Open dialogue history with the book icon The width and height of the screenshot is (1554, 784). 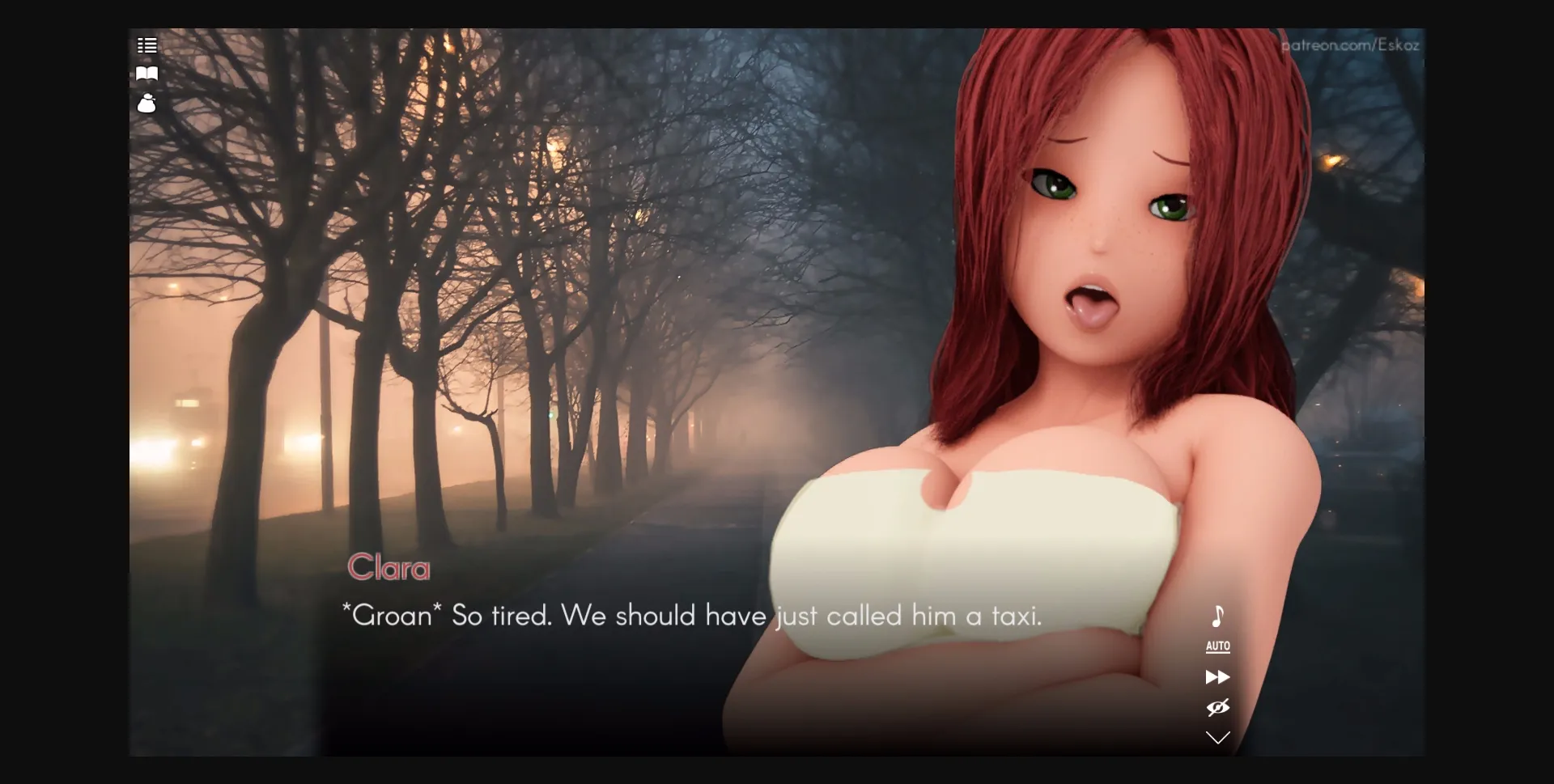coord(147,74)
